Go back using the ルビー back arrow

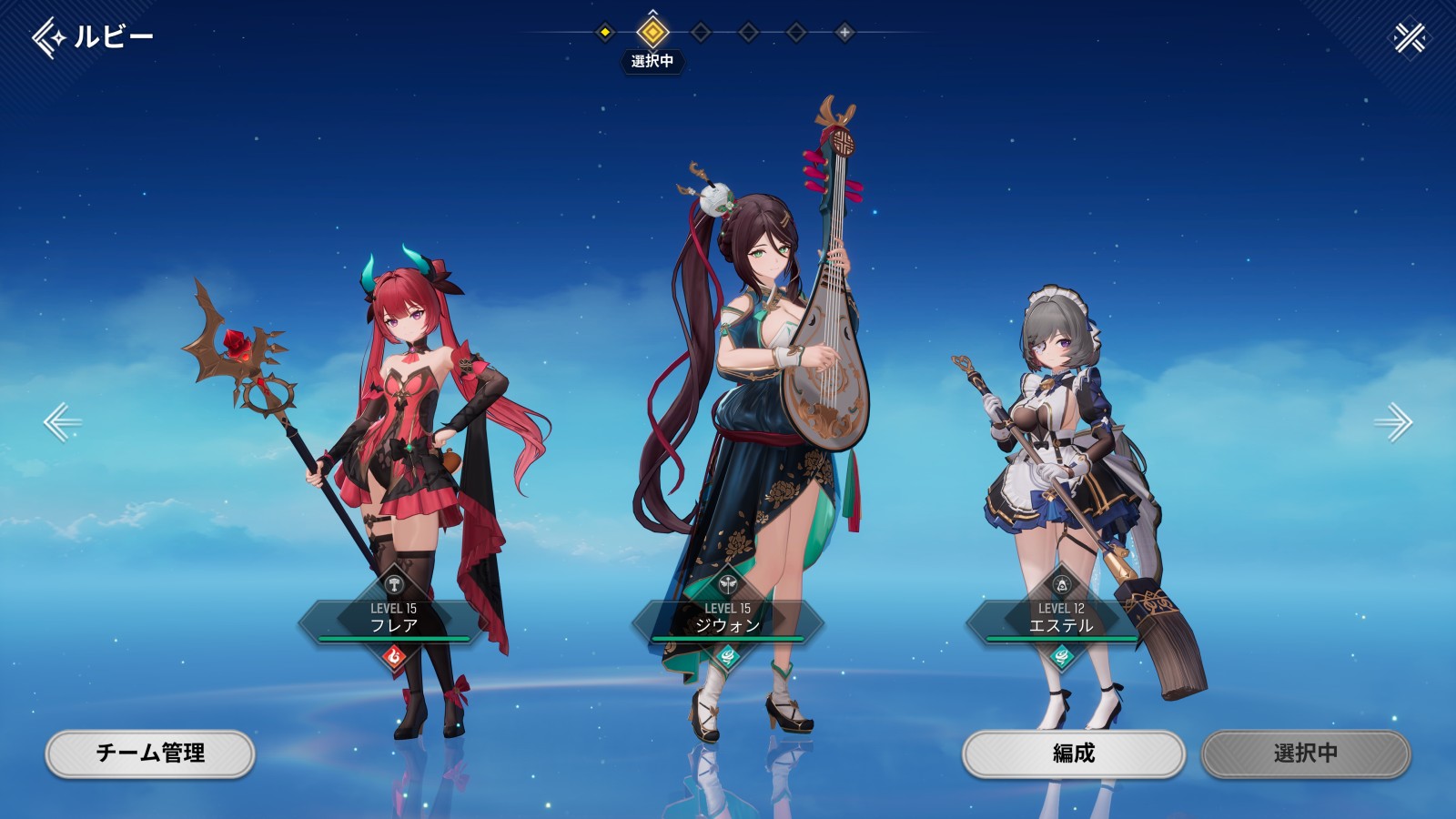[x=49, y=37]
